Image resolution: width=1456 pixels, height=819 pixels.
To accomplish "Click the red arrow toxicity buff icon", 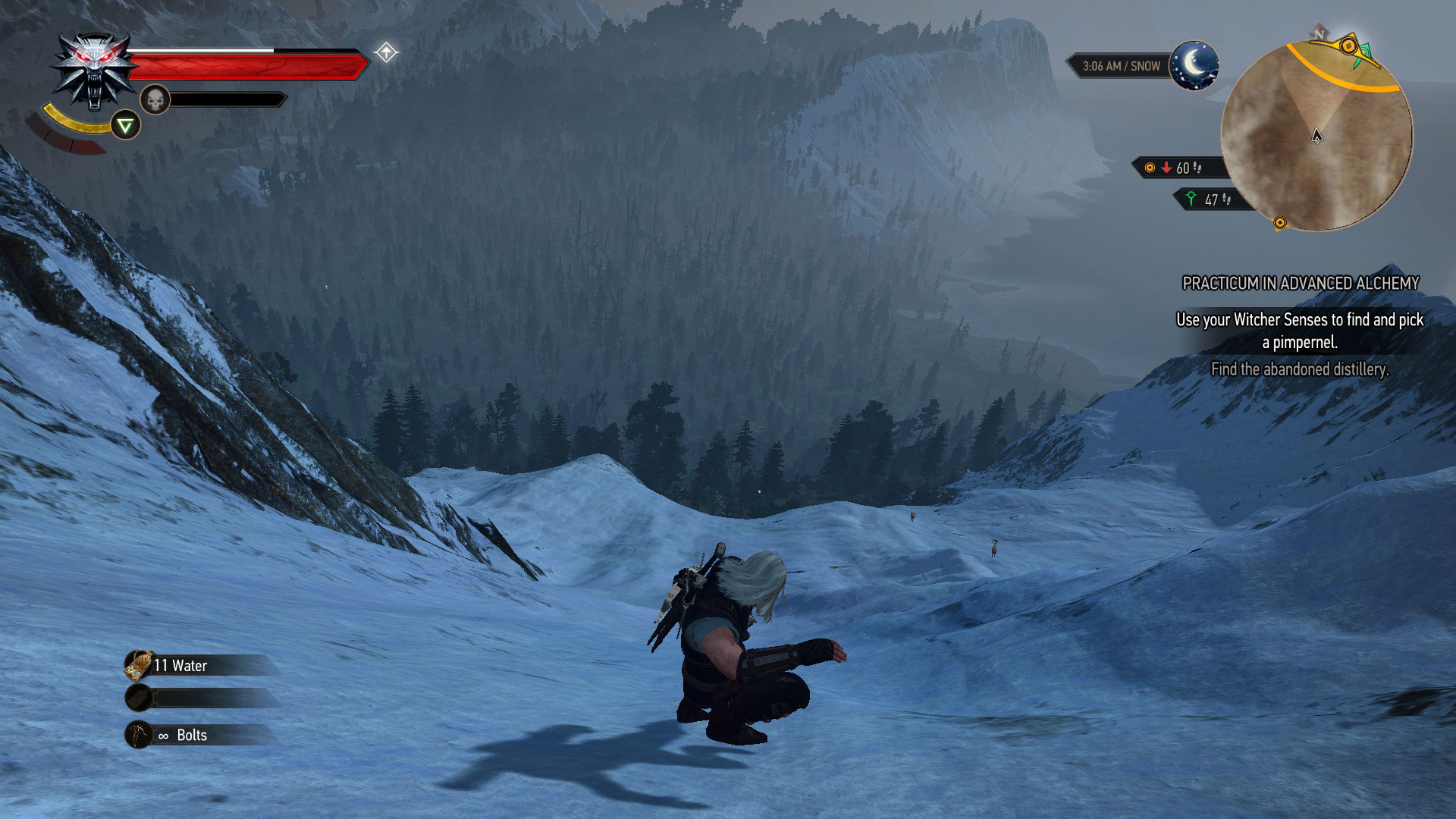I will (1166, 168).
